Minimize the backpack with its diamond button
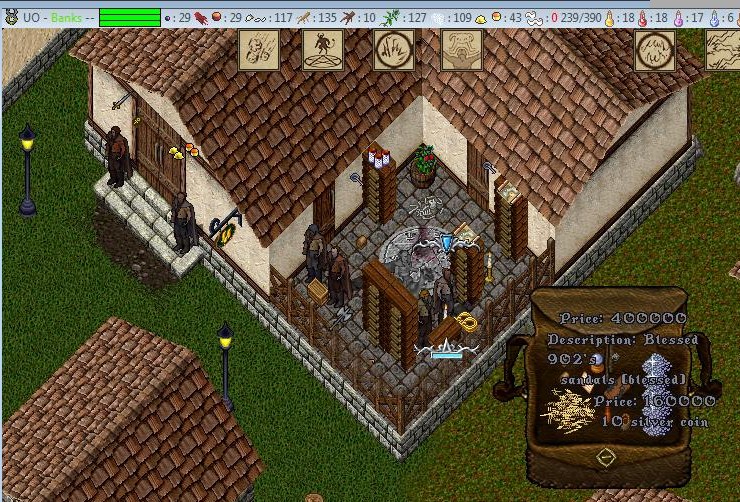This screenshot has width=740, height=502. pos(605,457)
